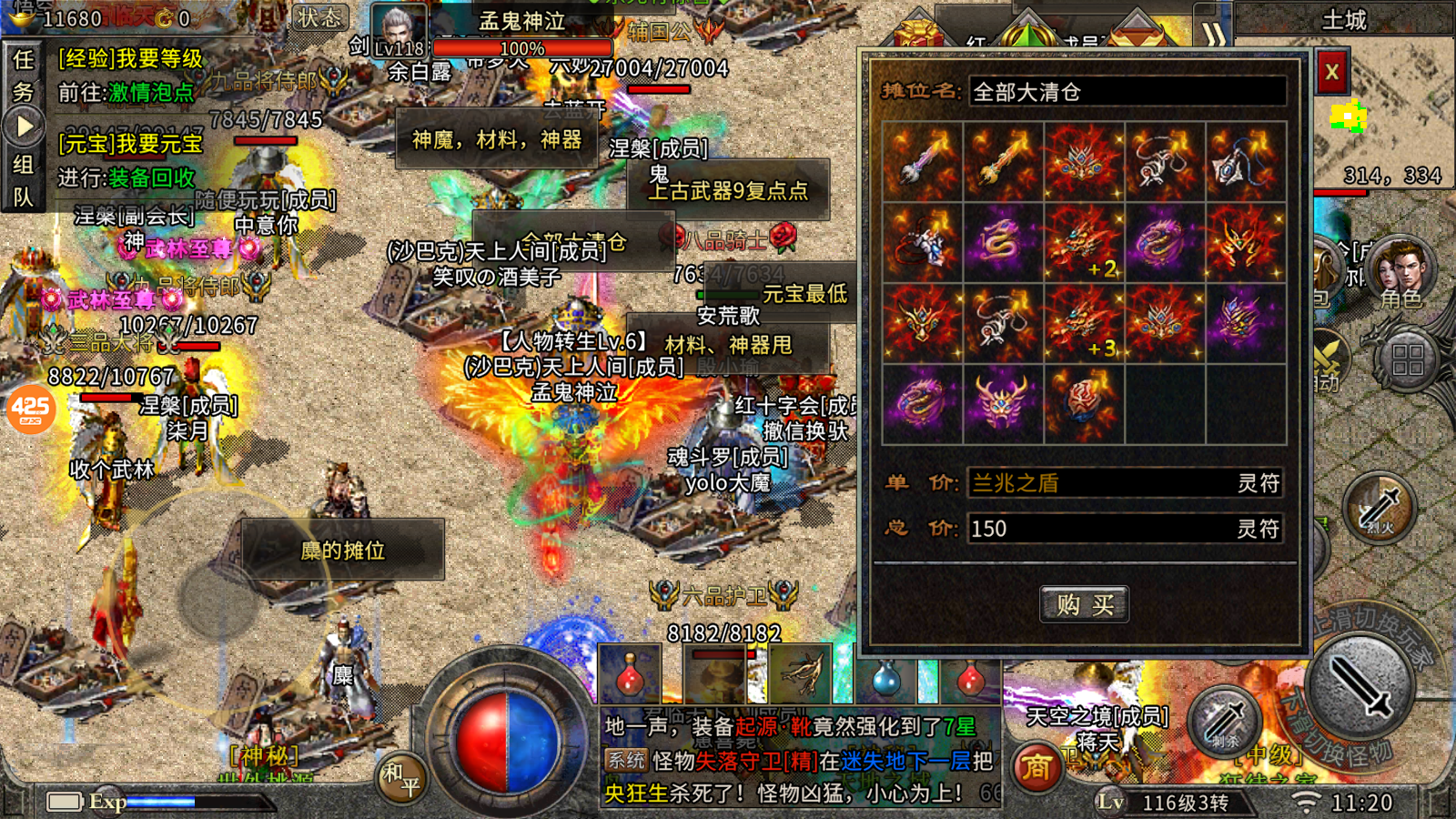Click the 购买 buy button
Image resolution: width=1456 pixels, height=819 pixels.
[1084, 604]
